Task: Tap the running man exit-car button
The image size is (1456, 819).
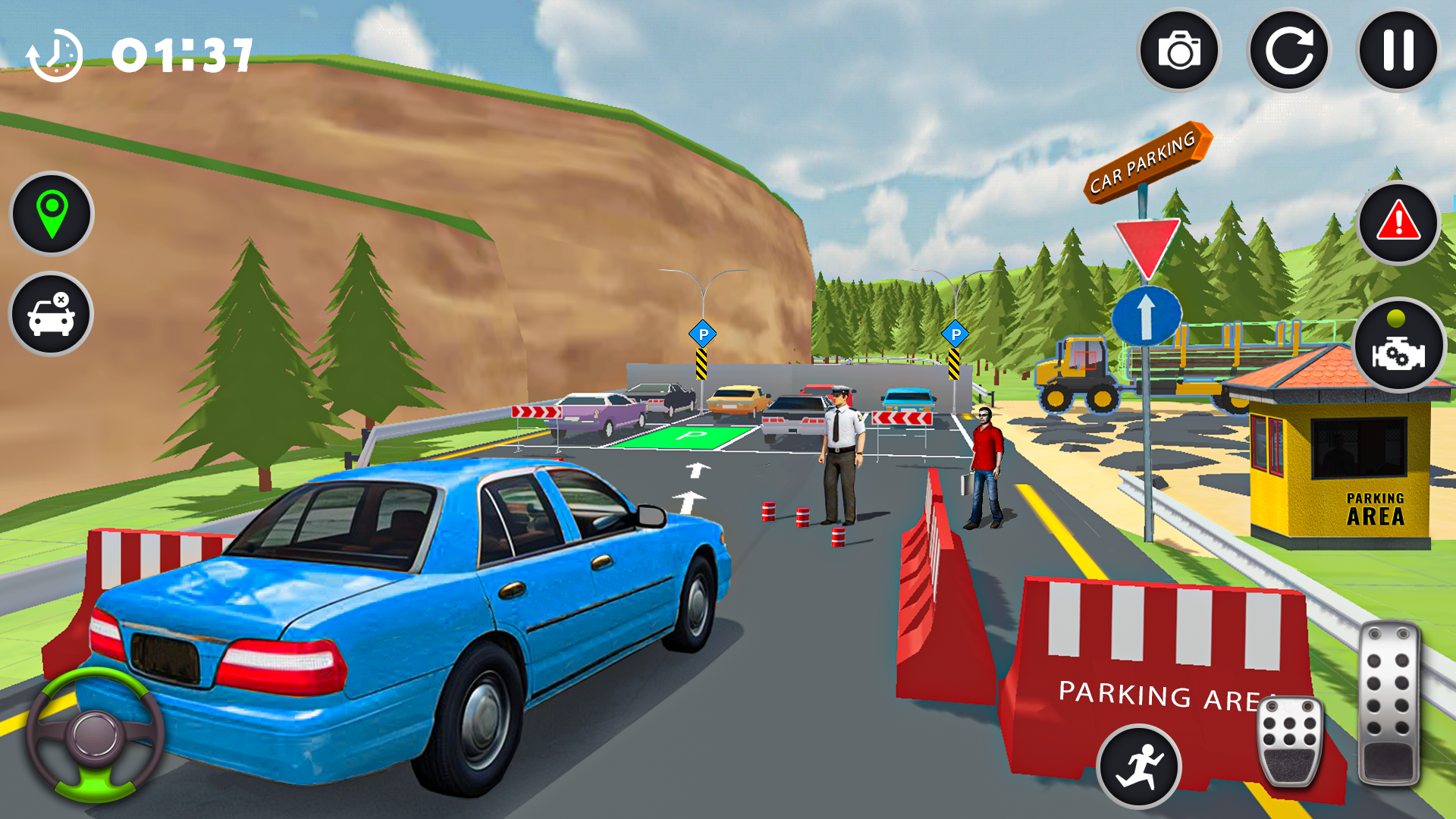Action: click(x=1138, y=766)
